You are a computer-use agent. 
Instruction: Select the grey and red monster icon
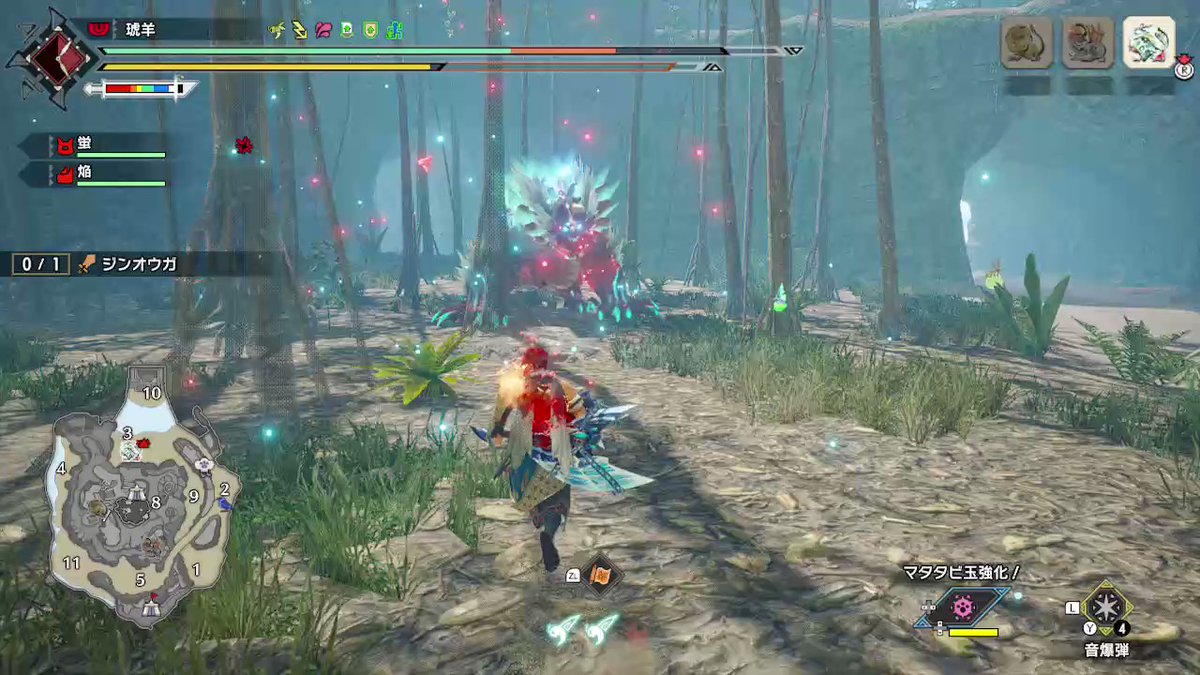pyautogui.click(x=1087, y=43)
